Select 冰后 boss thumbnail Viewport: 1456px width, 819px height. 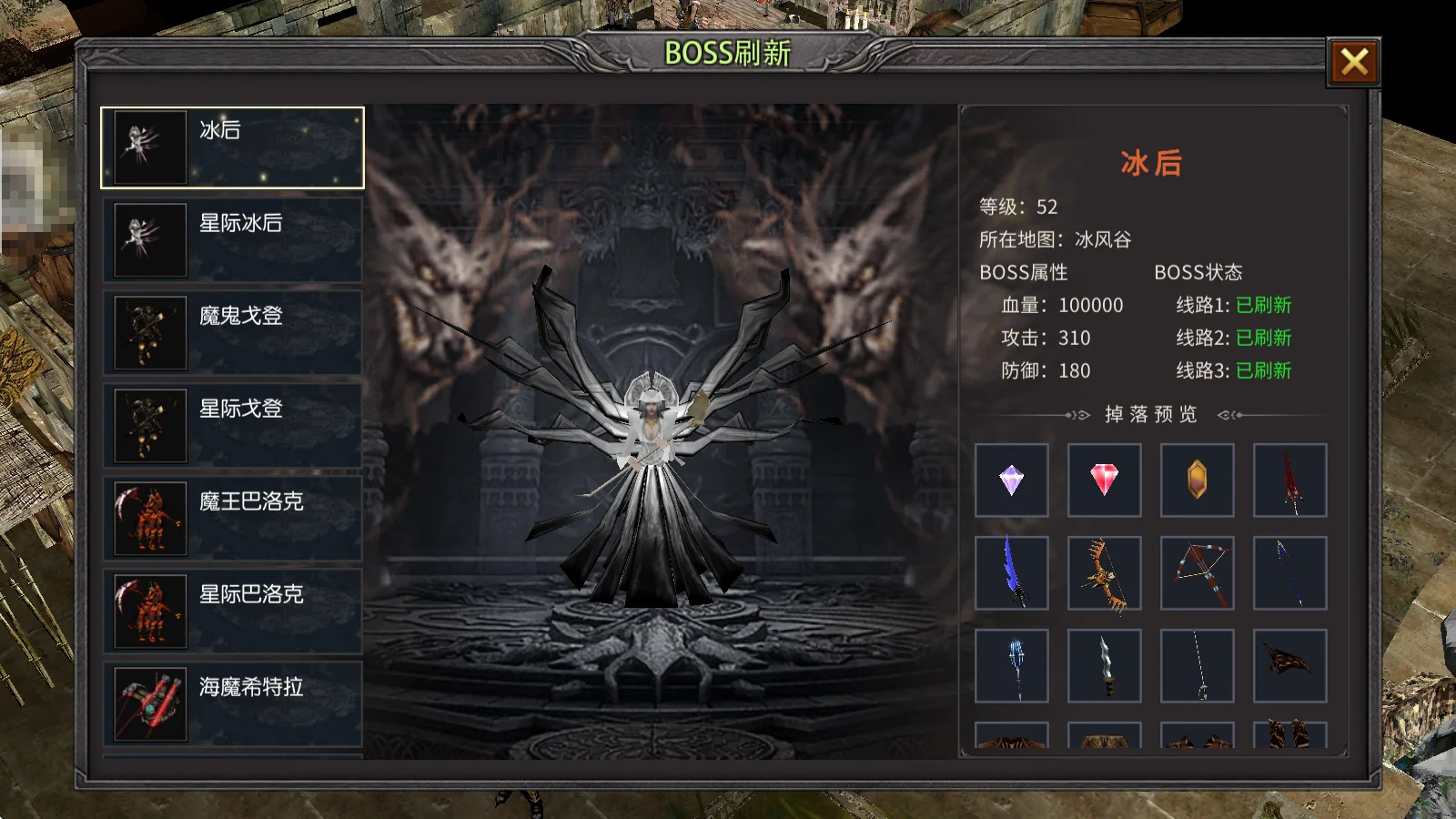[232, 146]
